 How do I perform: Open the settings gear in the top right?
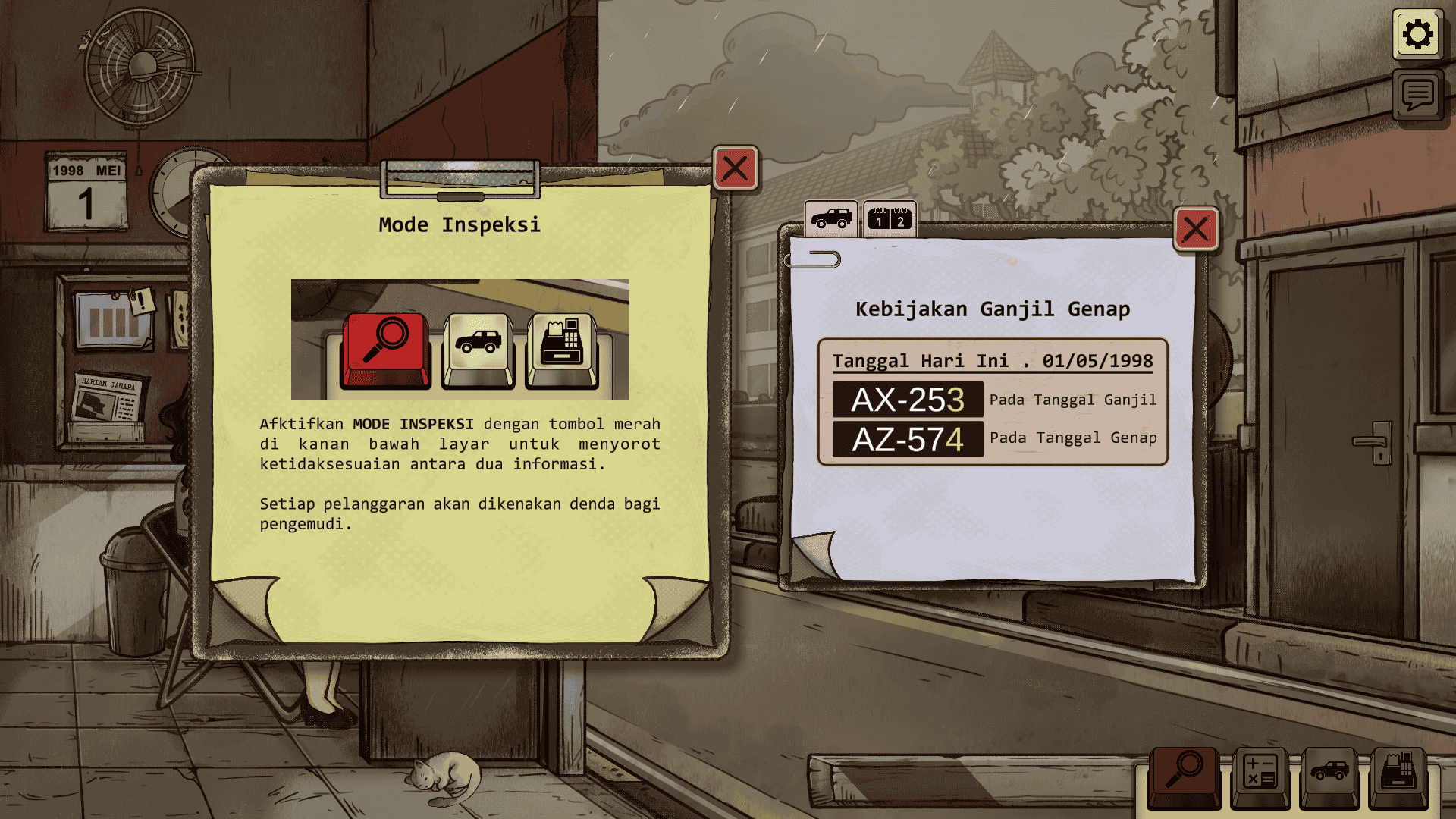pos(1417,34)
